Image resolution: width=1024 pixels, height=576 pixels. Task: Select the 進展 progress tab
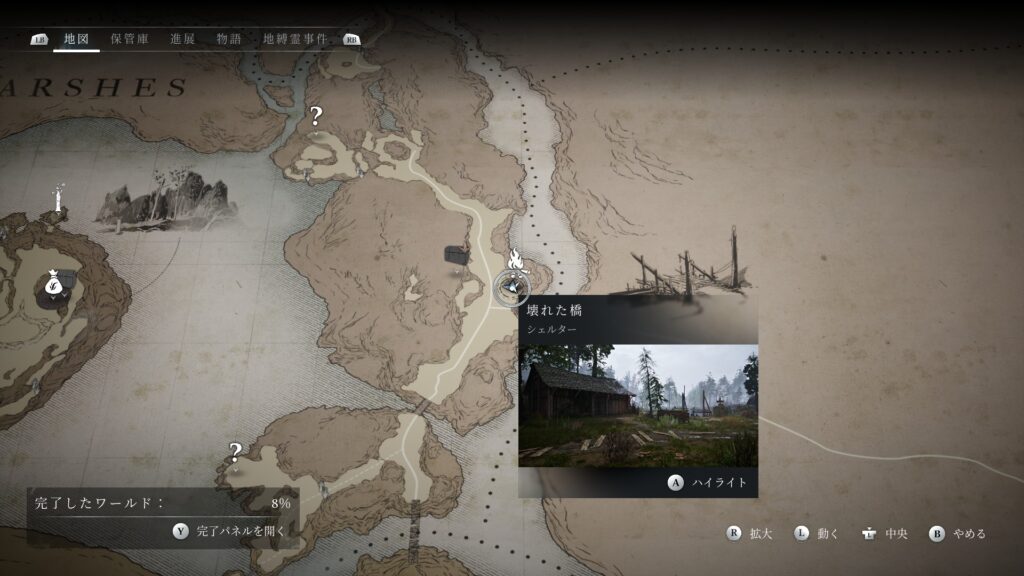[182, 39]
